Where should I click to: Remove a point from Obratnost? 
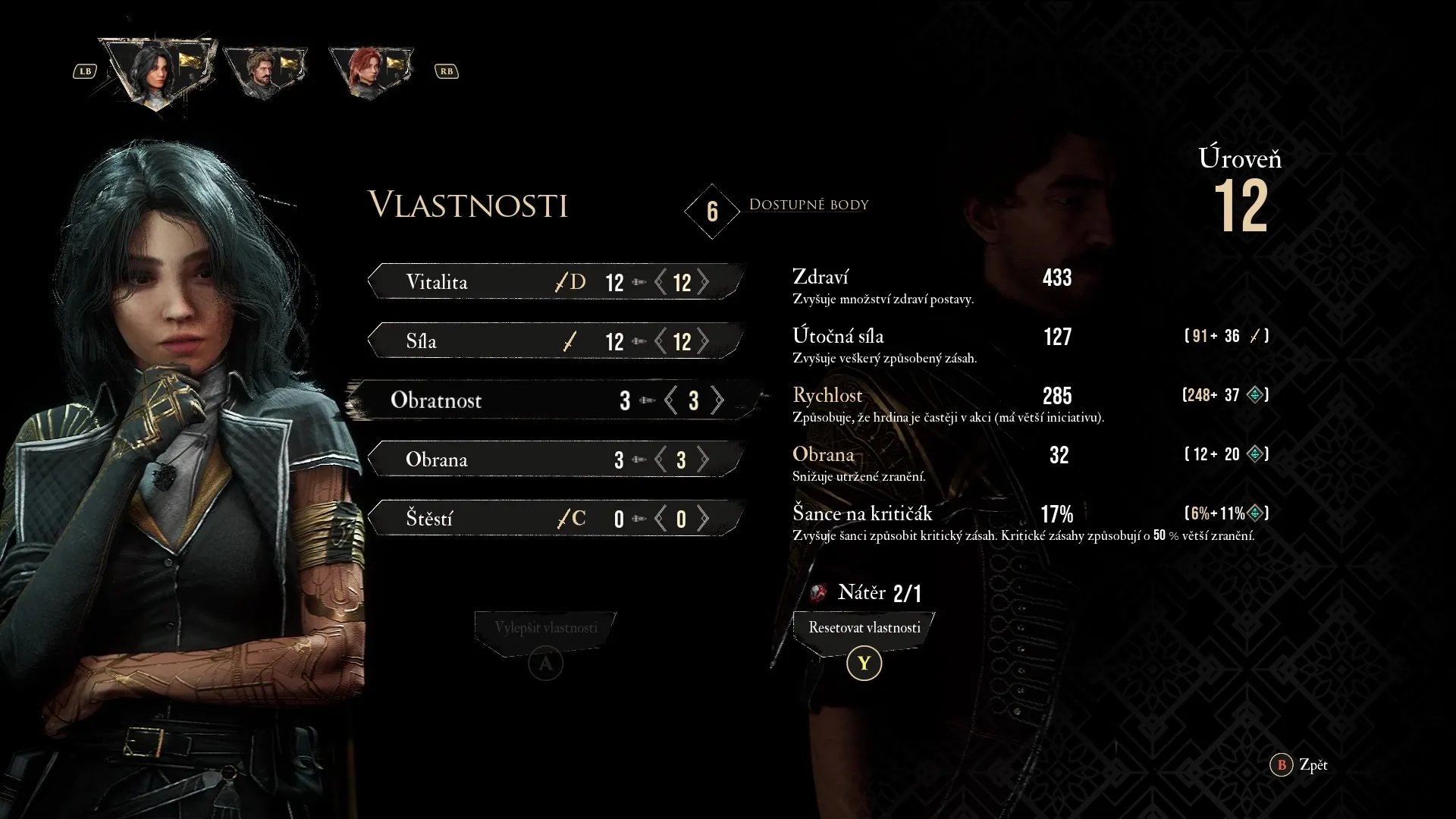670,400
